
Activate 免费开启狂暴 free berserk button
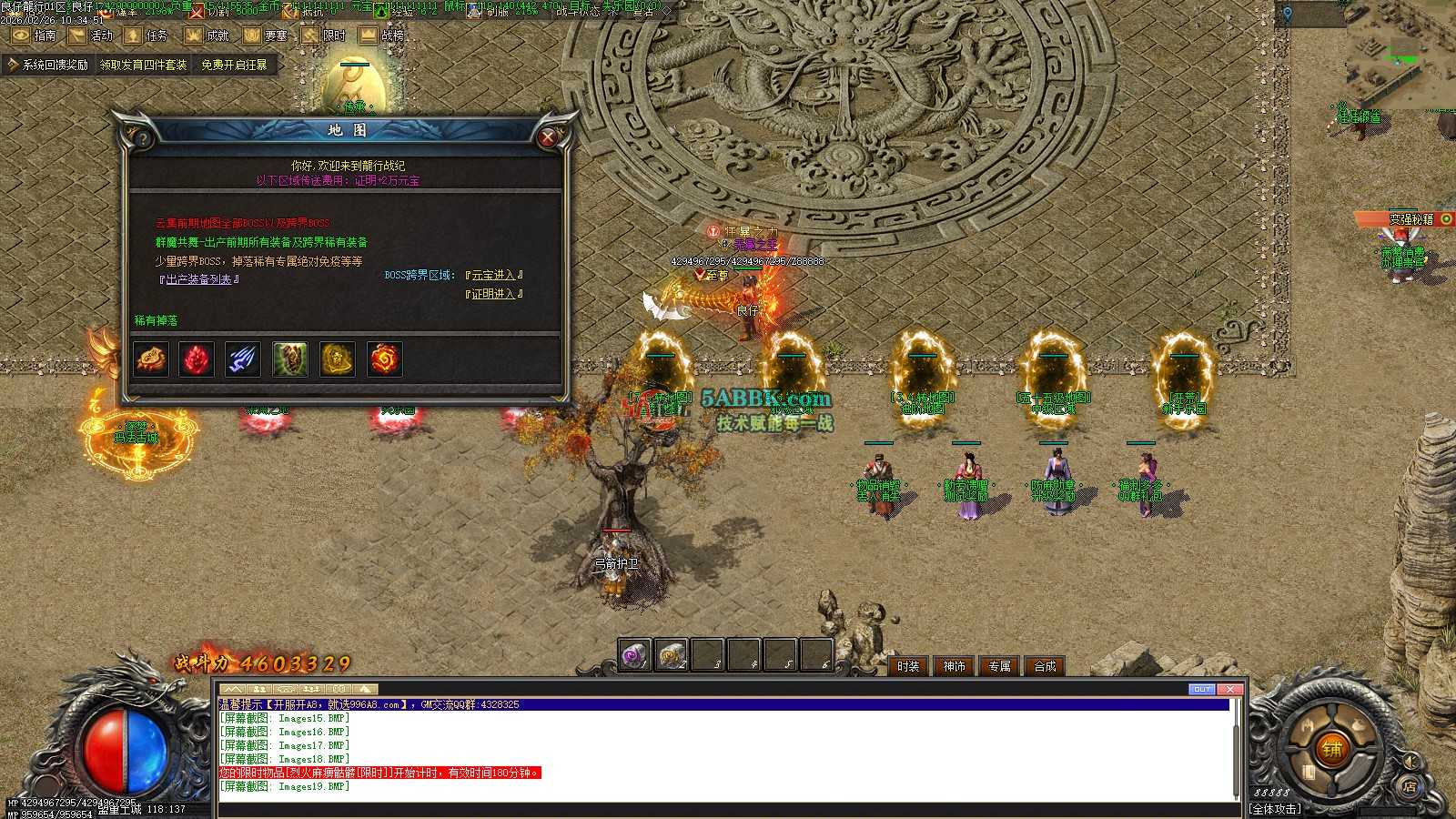[x=234, y=65]
